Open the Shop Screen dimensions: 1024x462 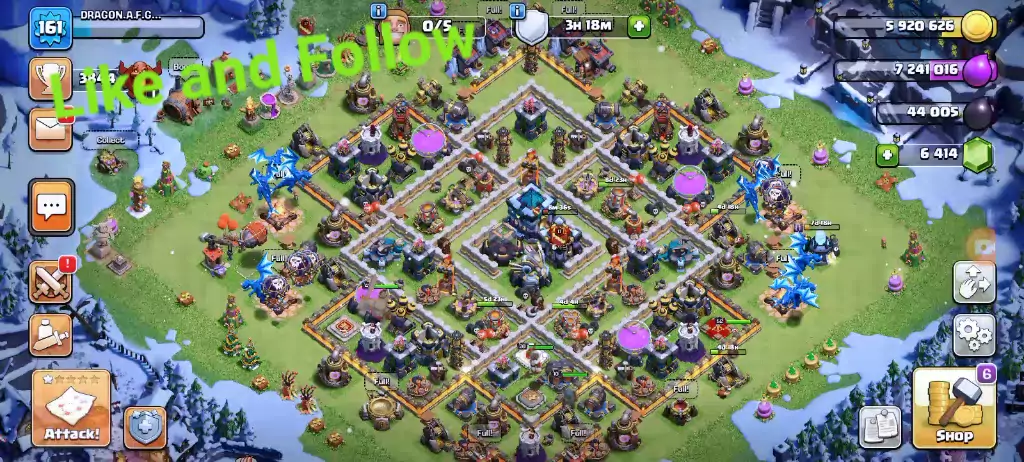point(954,407)
